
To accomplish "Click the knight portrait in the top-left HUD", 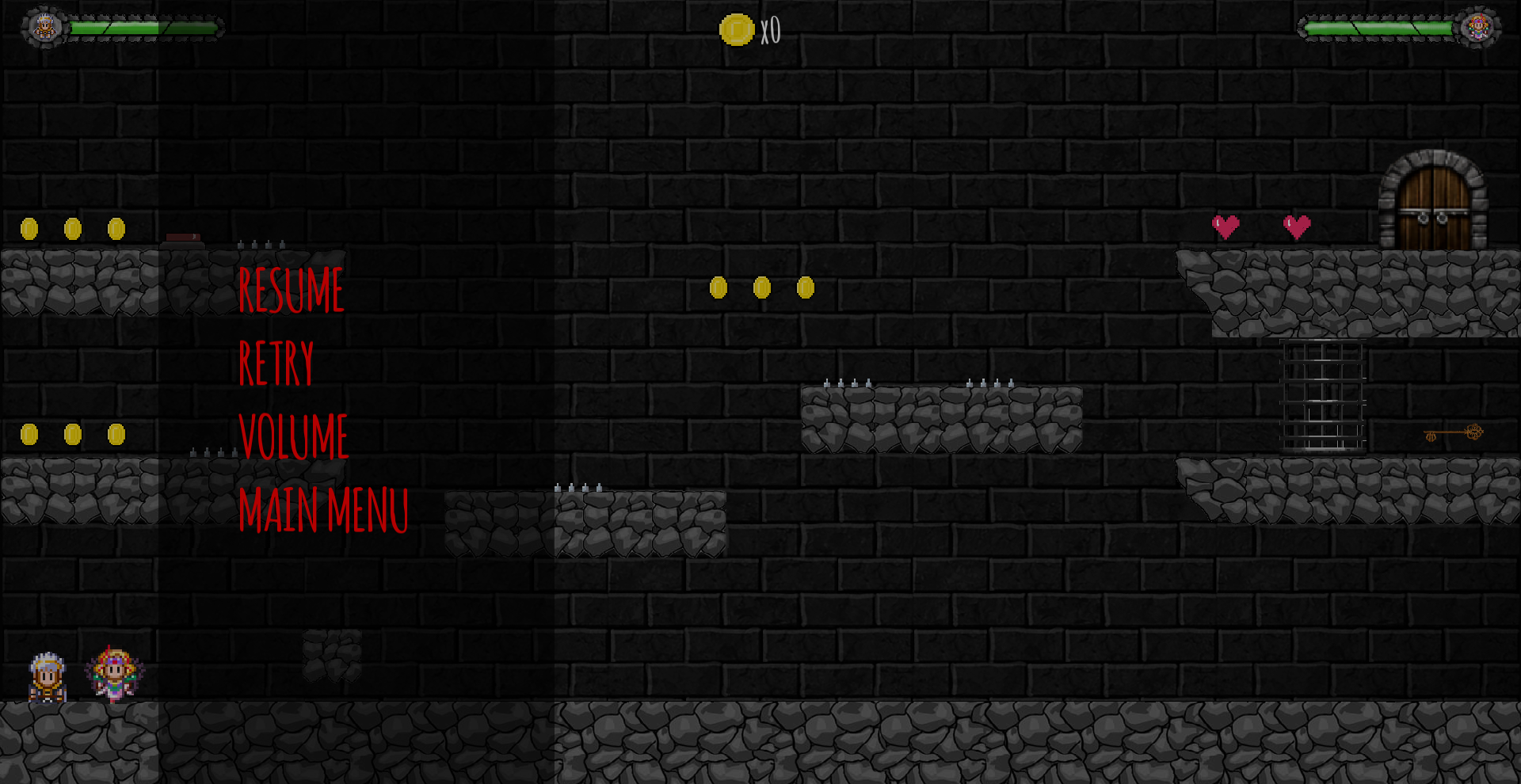I will pos(45,26).
